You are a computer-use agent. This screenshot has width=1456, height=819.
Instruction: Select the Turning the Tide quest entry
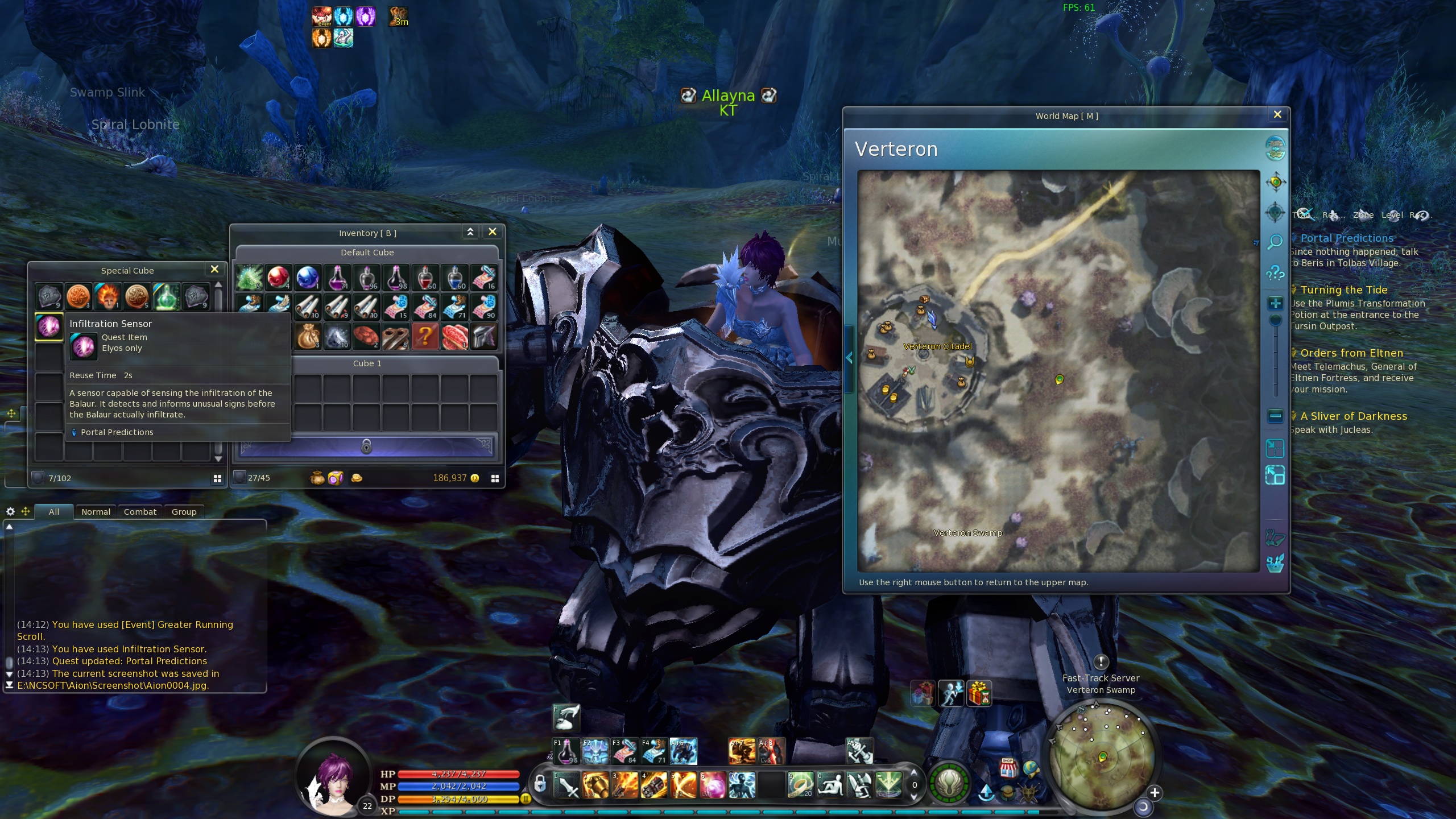pyautogui.click(x=1343, y=290)
